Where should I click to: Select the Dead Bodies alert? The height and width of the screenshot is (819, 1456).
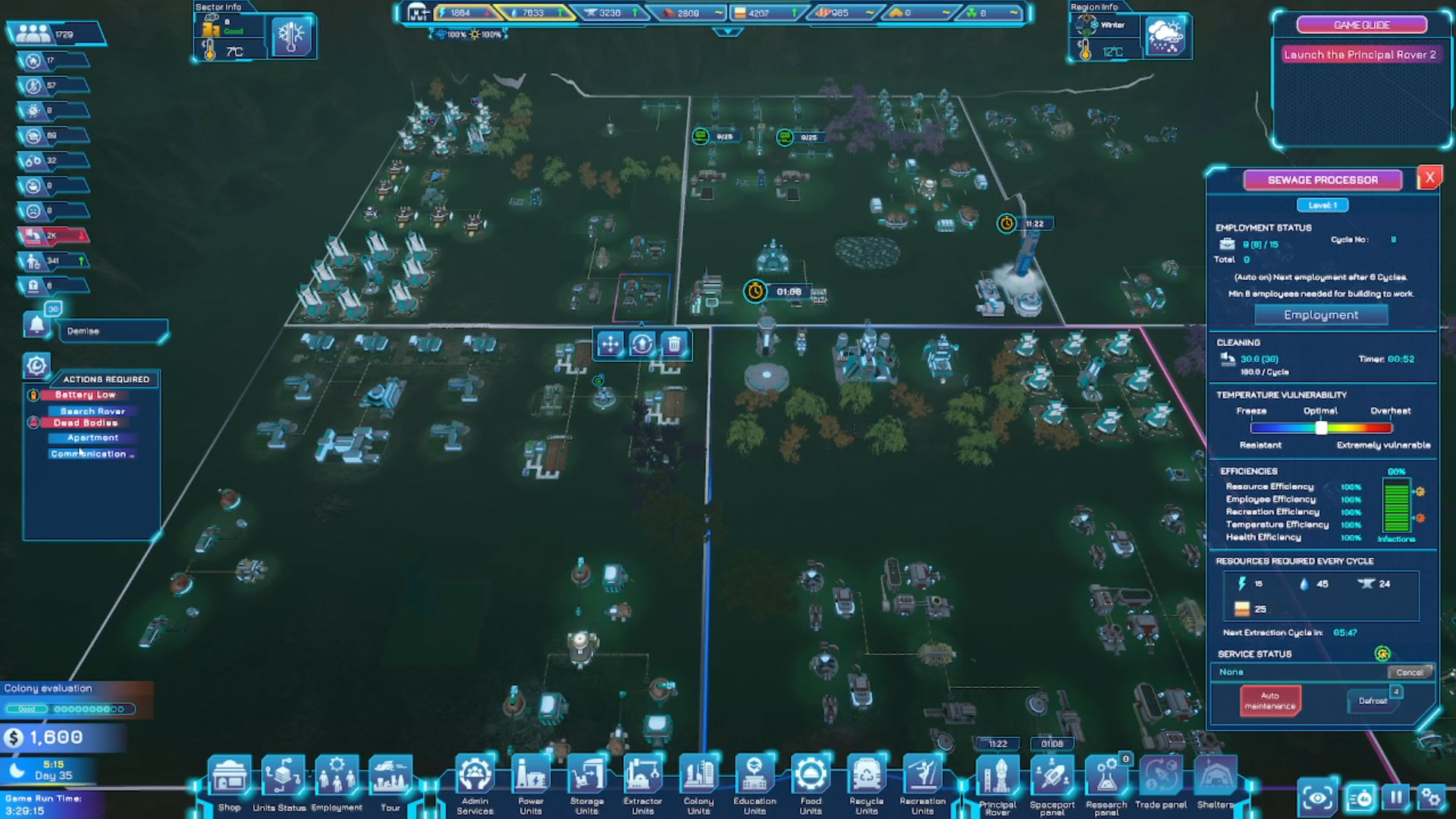85,423
